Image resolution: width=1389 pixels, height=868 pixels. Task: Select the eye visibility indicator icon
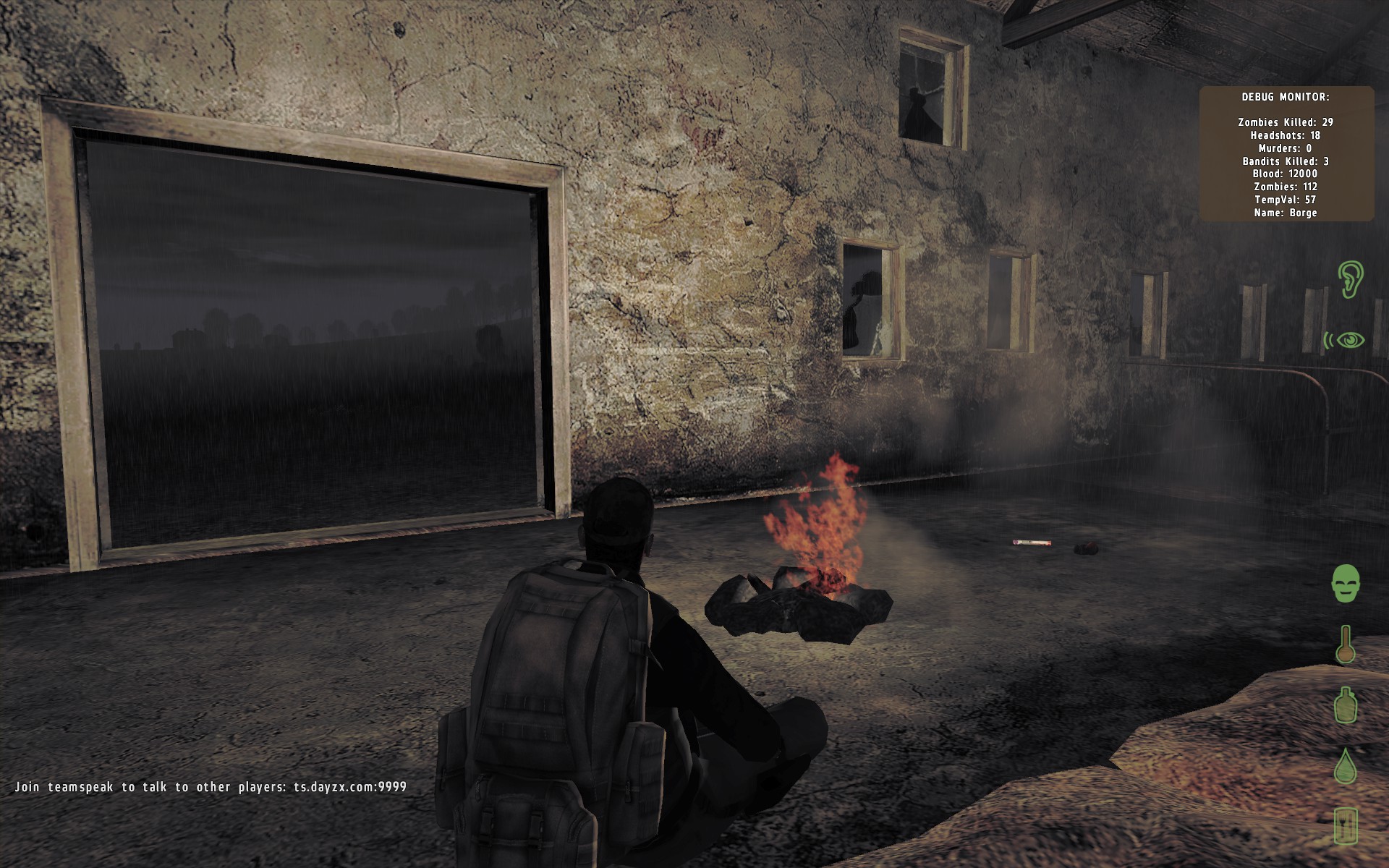tap(1346, 339)
